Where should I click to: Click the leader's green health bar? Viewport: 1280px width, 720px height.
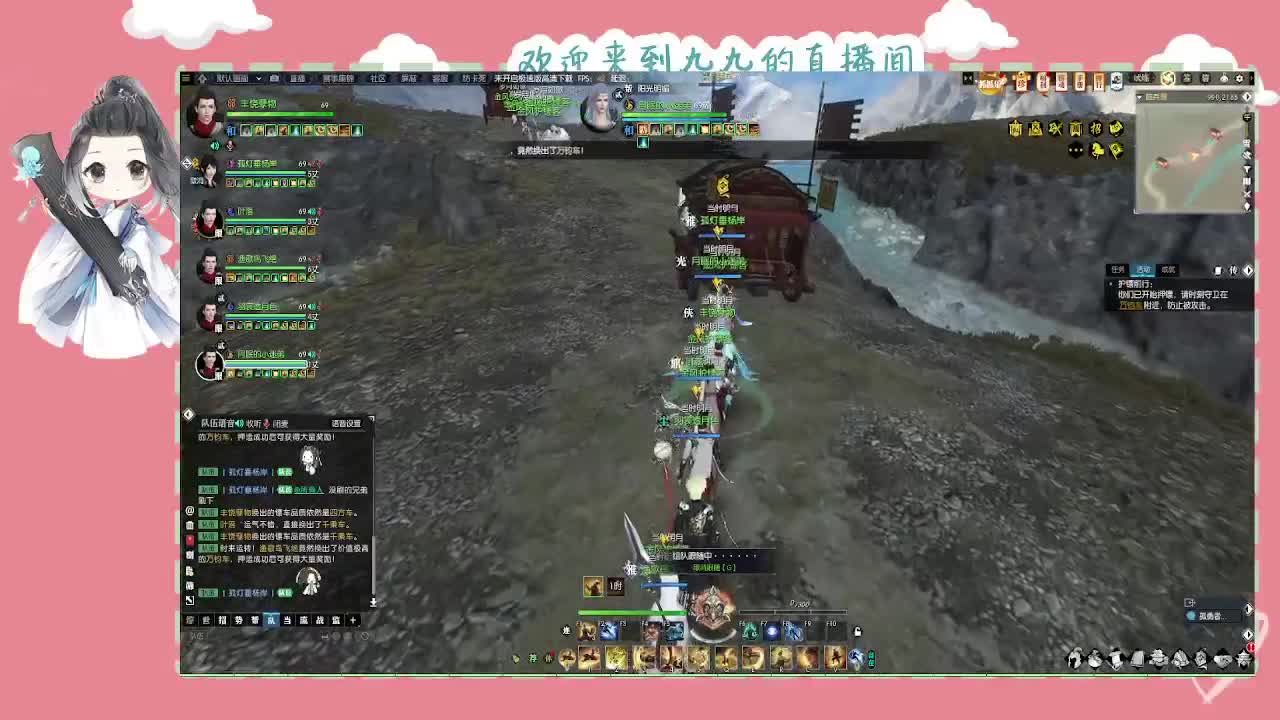click(x=280, y=113)
